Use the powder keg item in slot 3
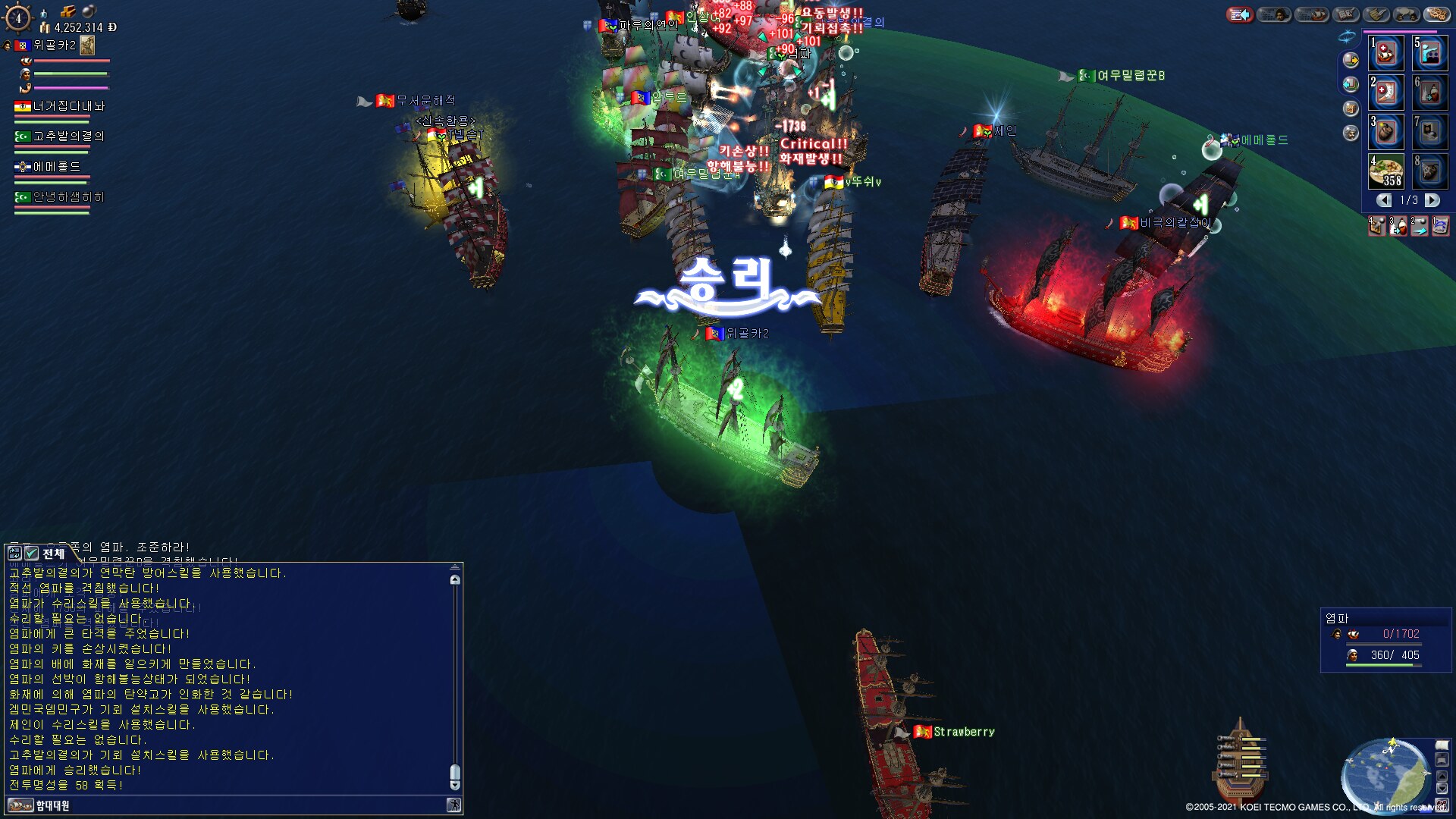The image size is (1456, 819). pos(1386,132)
